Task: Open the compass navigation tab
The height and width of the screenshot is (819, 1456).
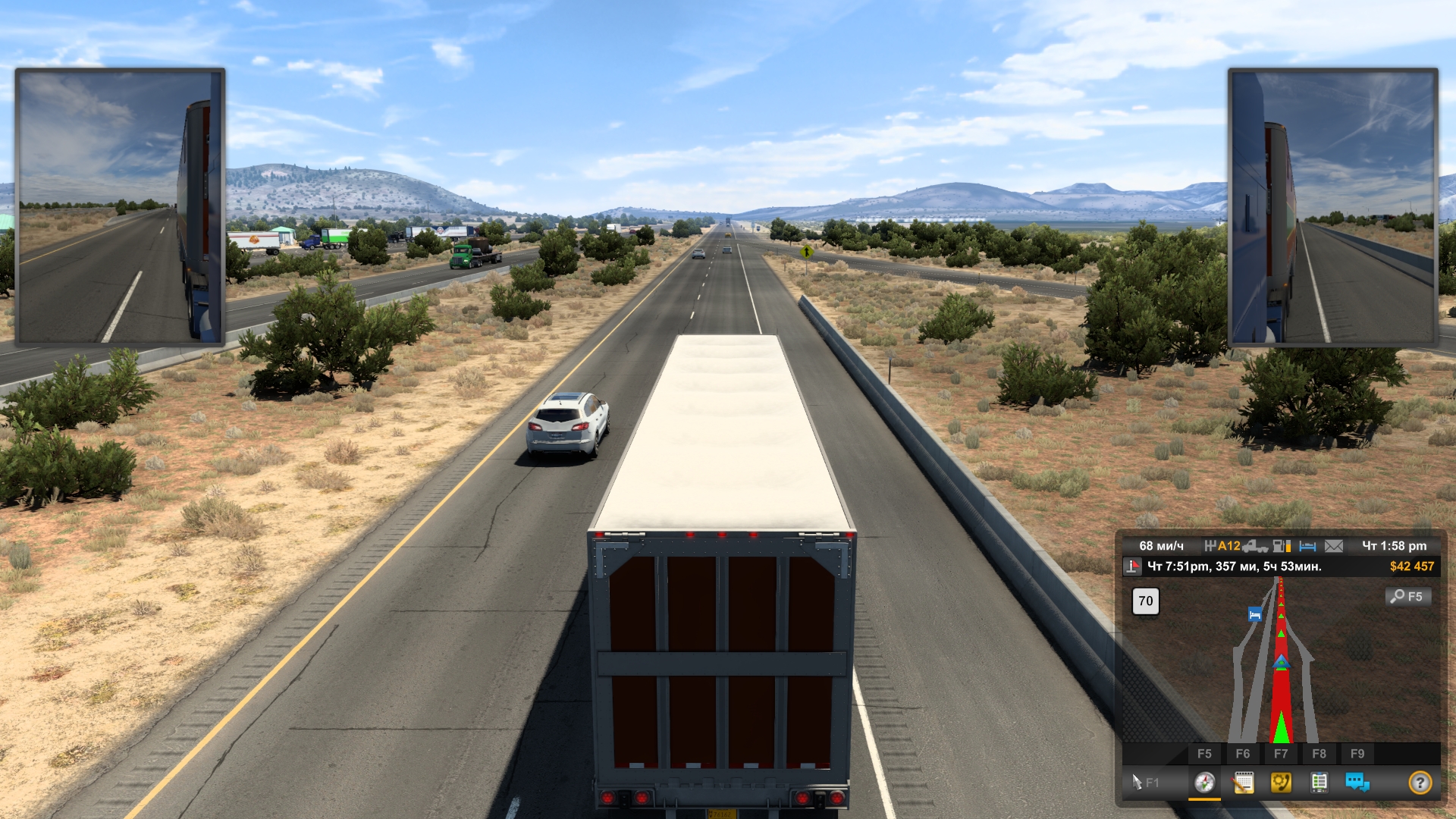Action: (1204, 783)
